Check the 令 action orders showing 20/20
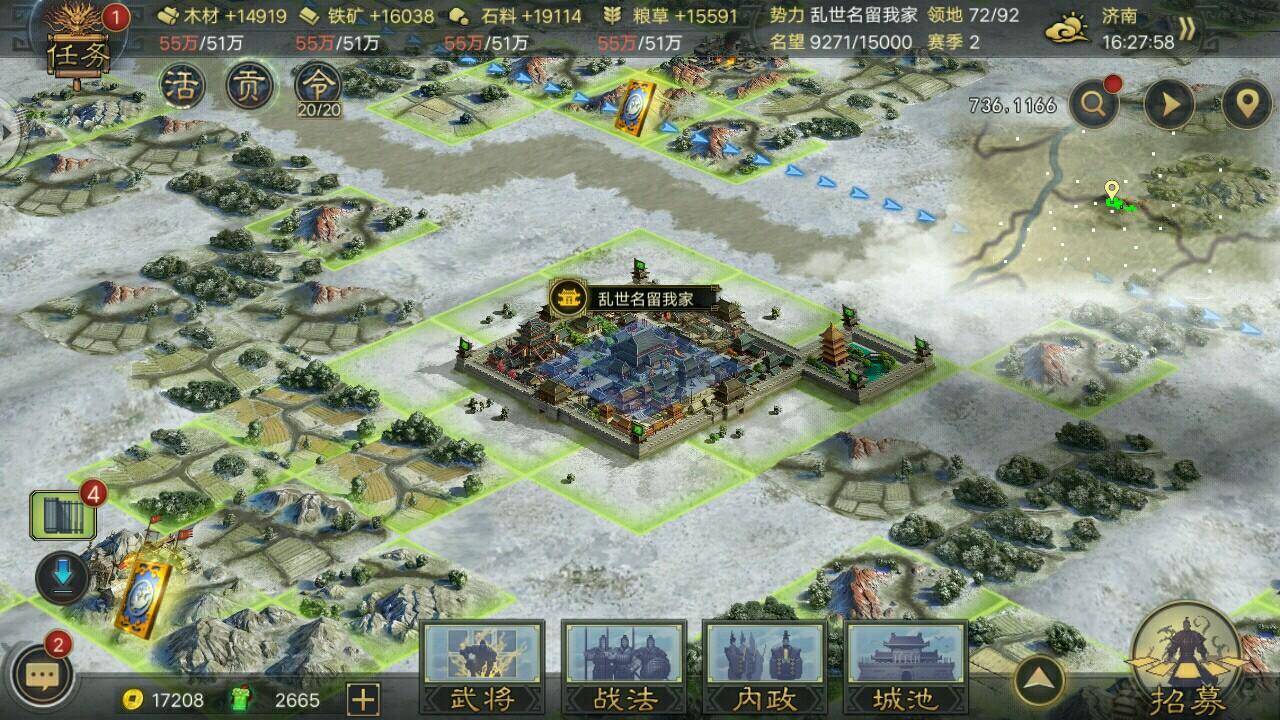Viewport: 1280px width, 720px height. (x=318, y=86)
